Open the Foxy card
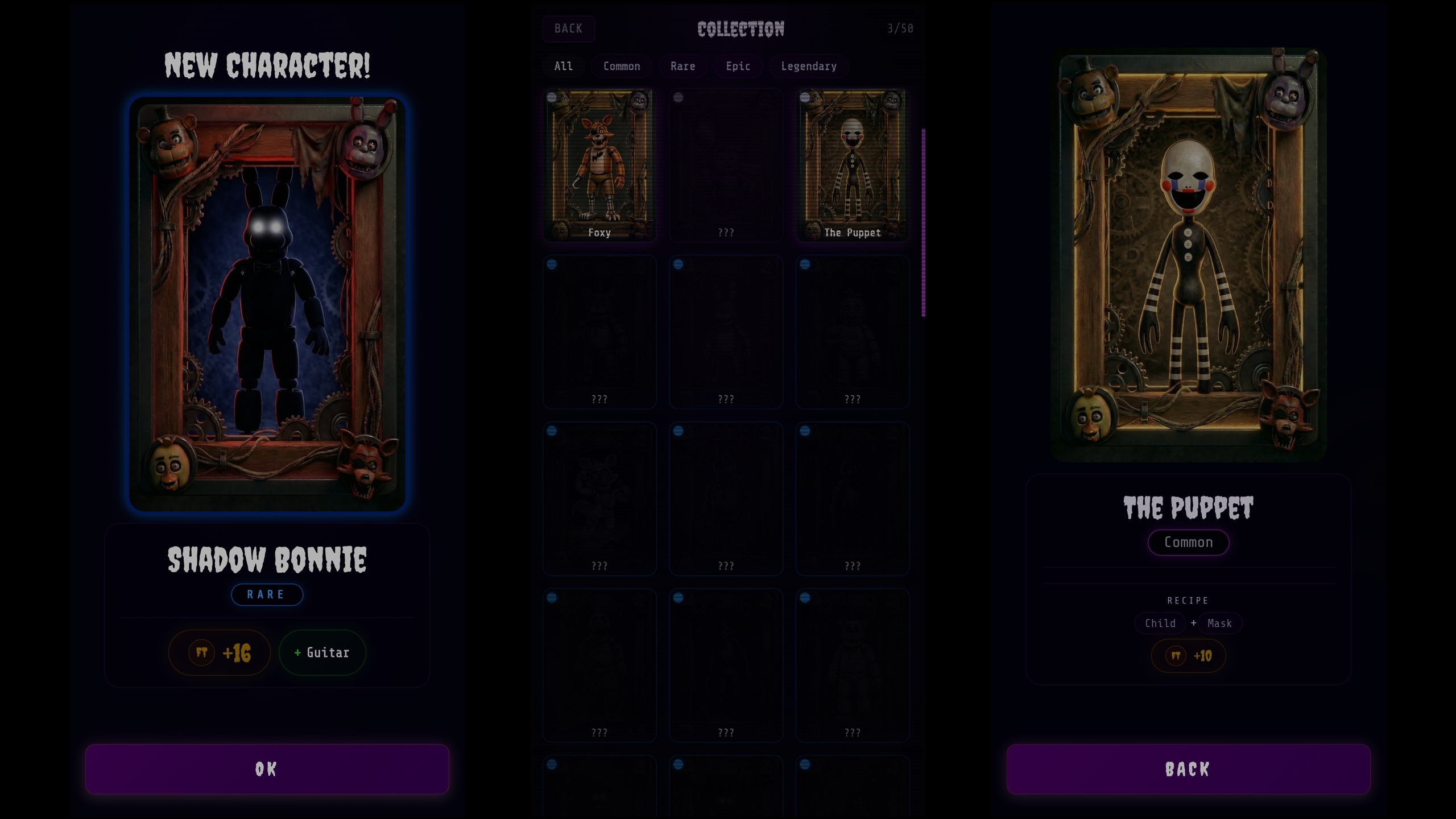This screenshot has height=819, width=1456. coord(599,165)
